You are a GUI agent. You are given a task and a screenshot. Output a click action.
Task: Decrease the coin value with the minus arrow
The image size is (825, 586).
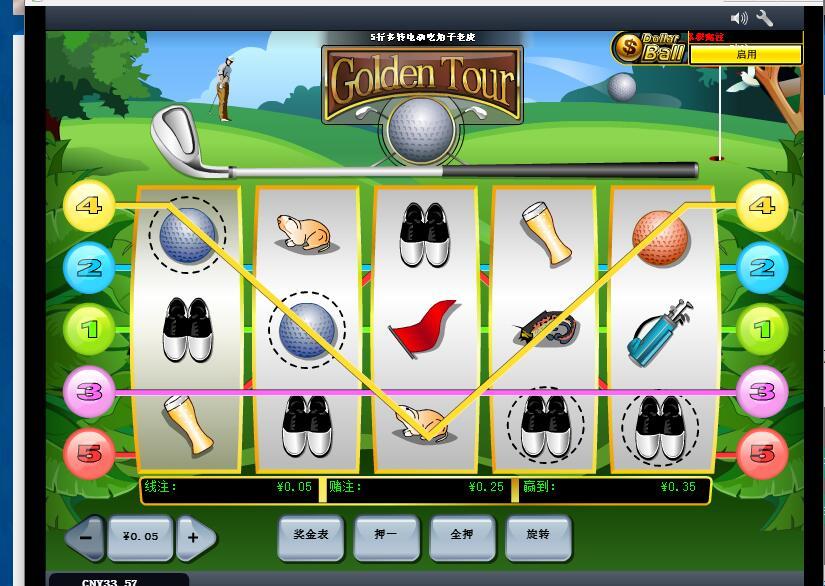[86, 537]
